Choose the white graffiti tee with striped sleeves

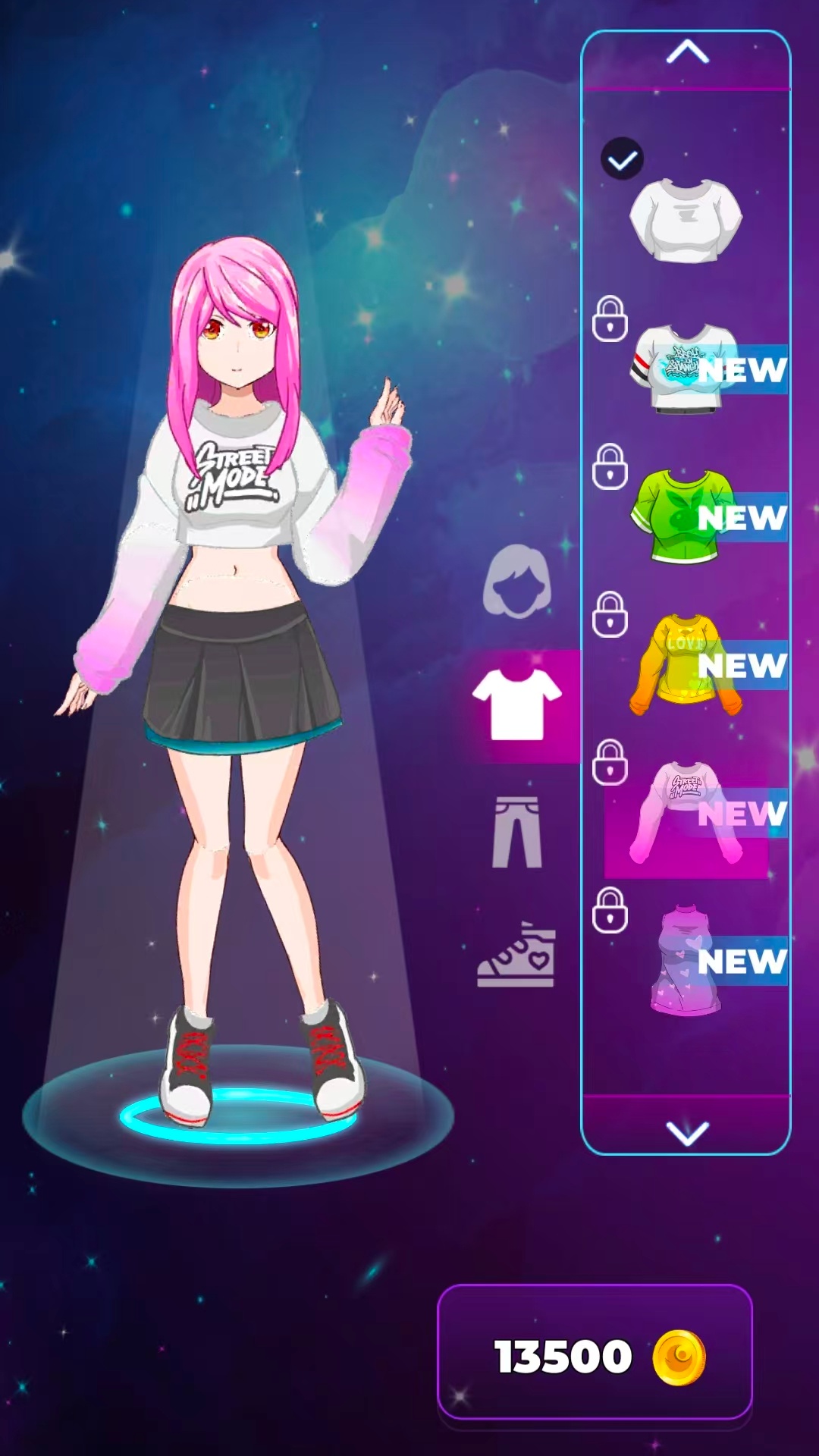point(684,369)
